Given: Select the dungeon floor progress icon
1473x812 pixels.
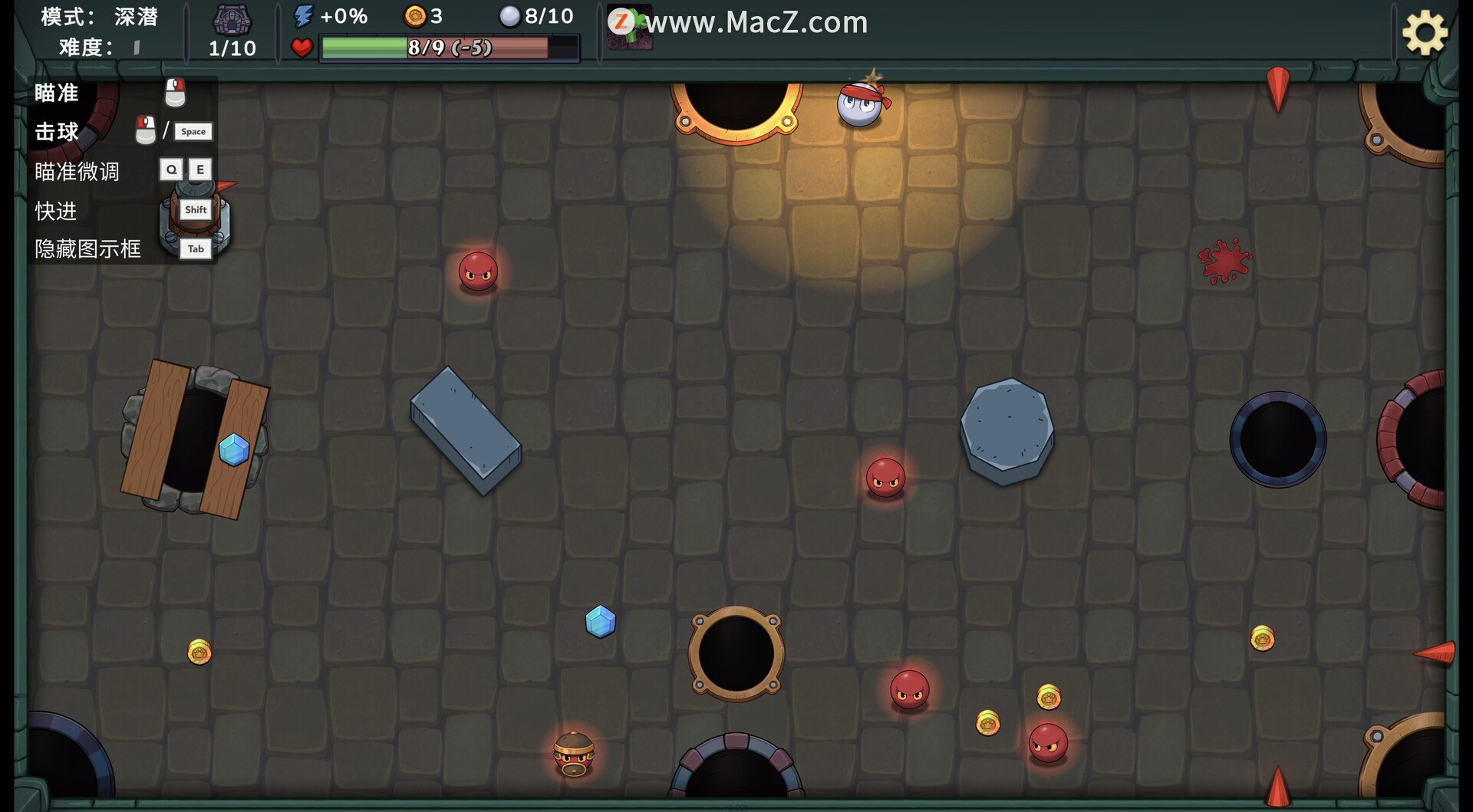Looking at the screenshot, I should coord(232,20).
